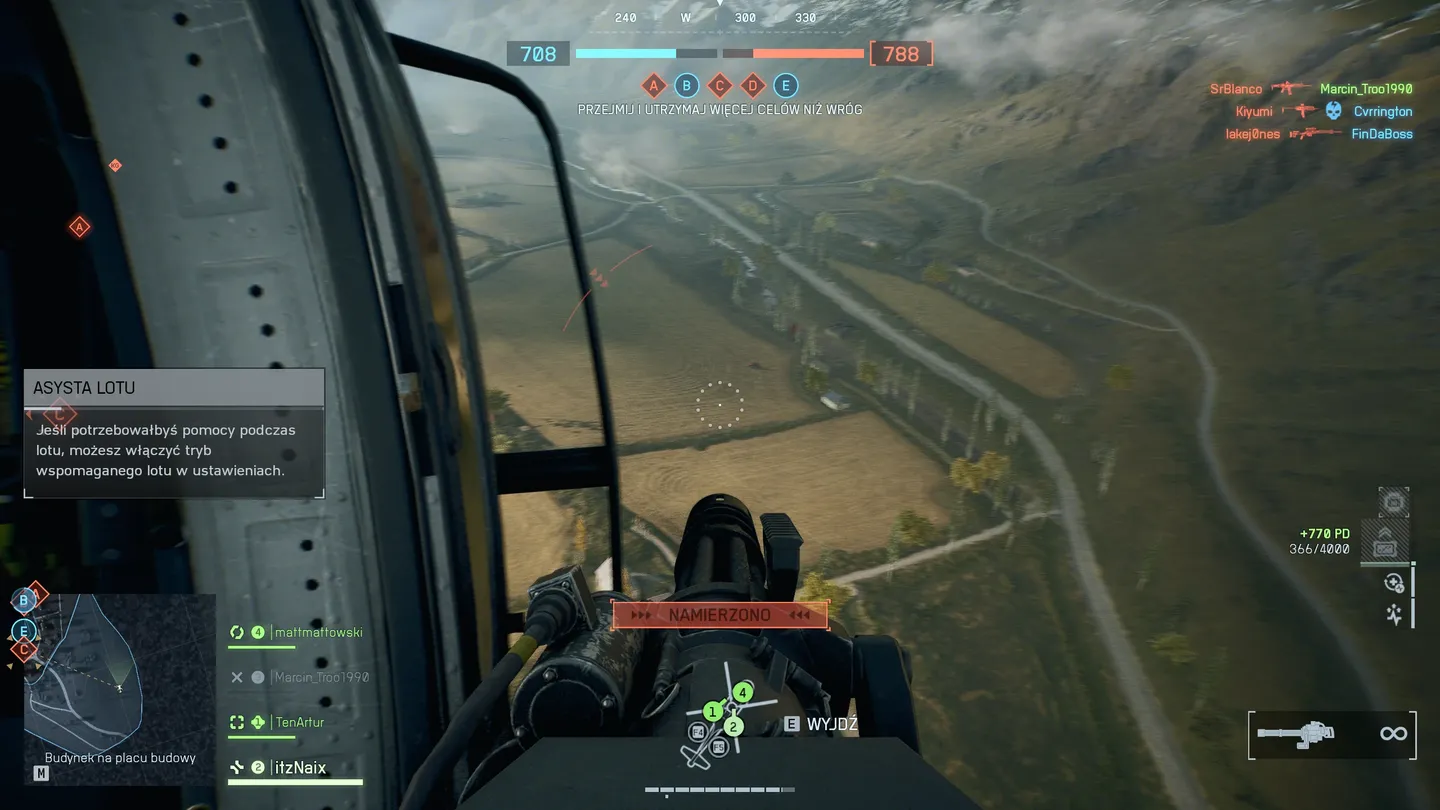The height and width of the screenshot is (810, 1440).
Task: Click the vehicle ammo crate icon
Action: click(1385, 547)
